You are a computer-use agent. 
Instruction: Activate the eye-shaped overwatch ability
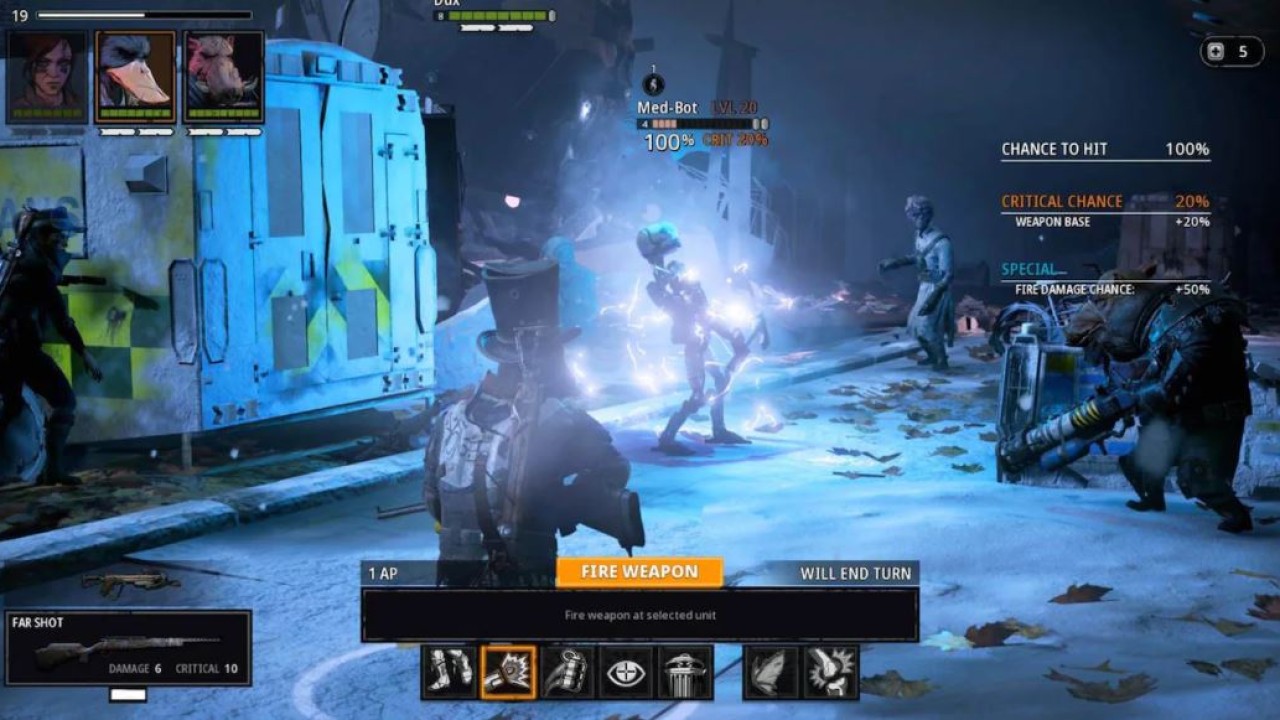tap(626, 672)
